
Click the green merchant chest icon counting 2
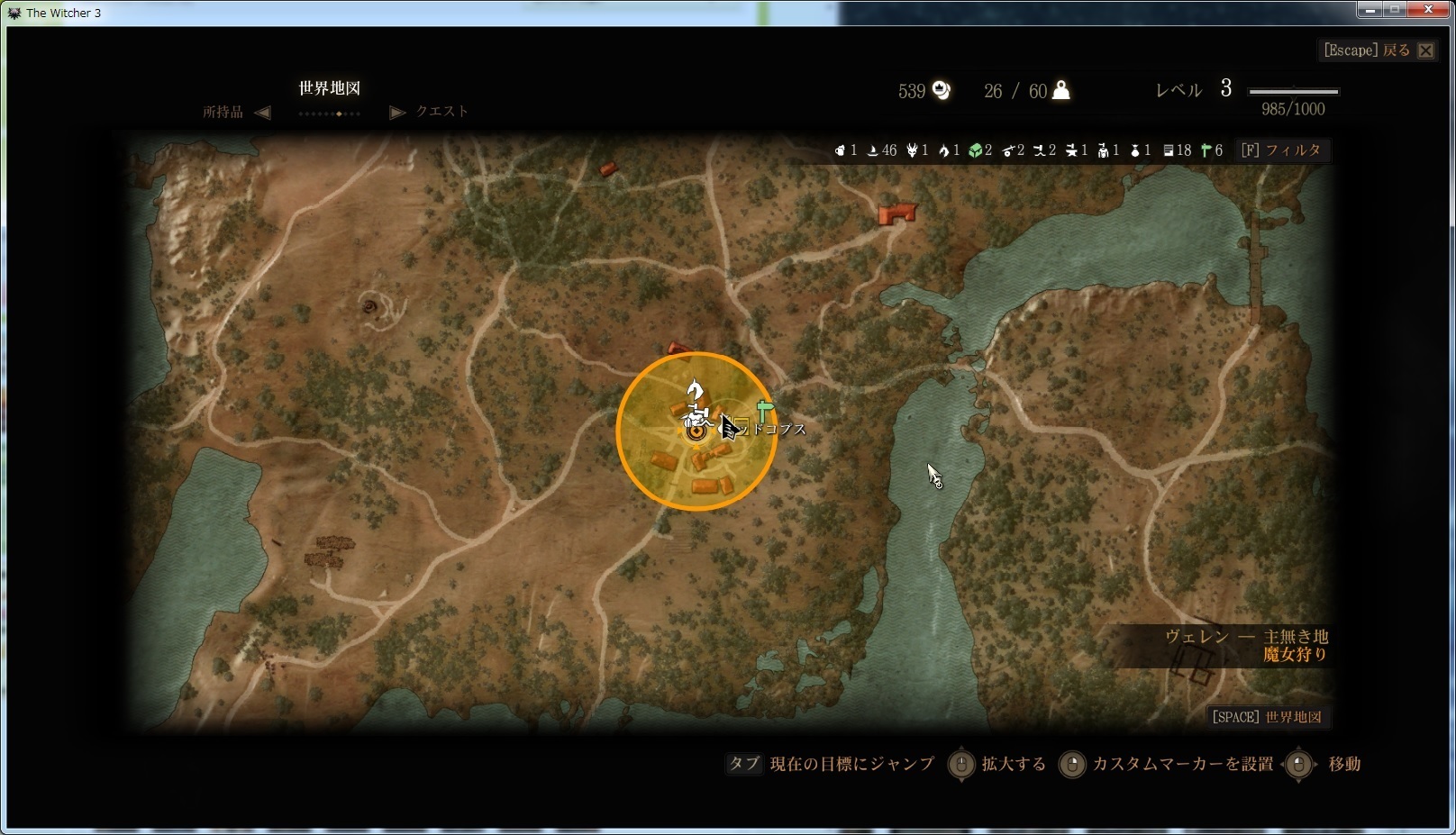tap(978, 150)
